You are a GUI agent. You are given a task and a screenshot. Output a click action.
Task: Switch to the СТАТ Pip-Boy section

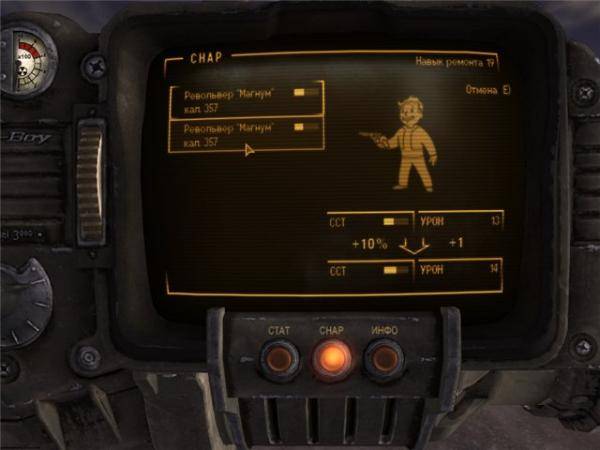(x=279, y=359)
